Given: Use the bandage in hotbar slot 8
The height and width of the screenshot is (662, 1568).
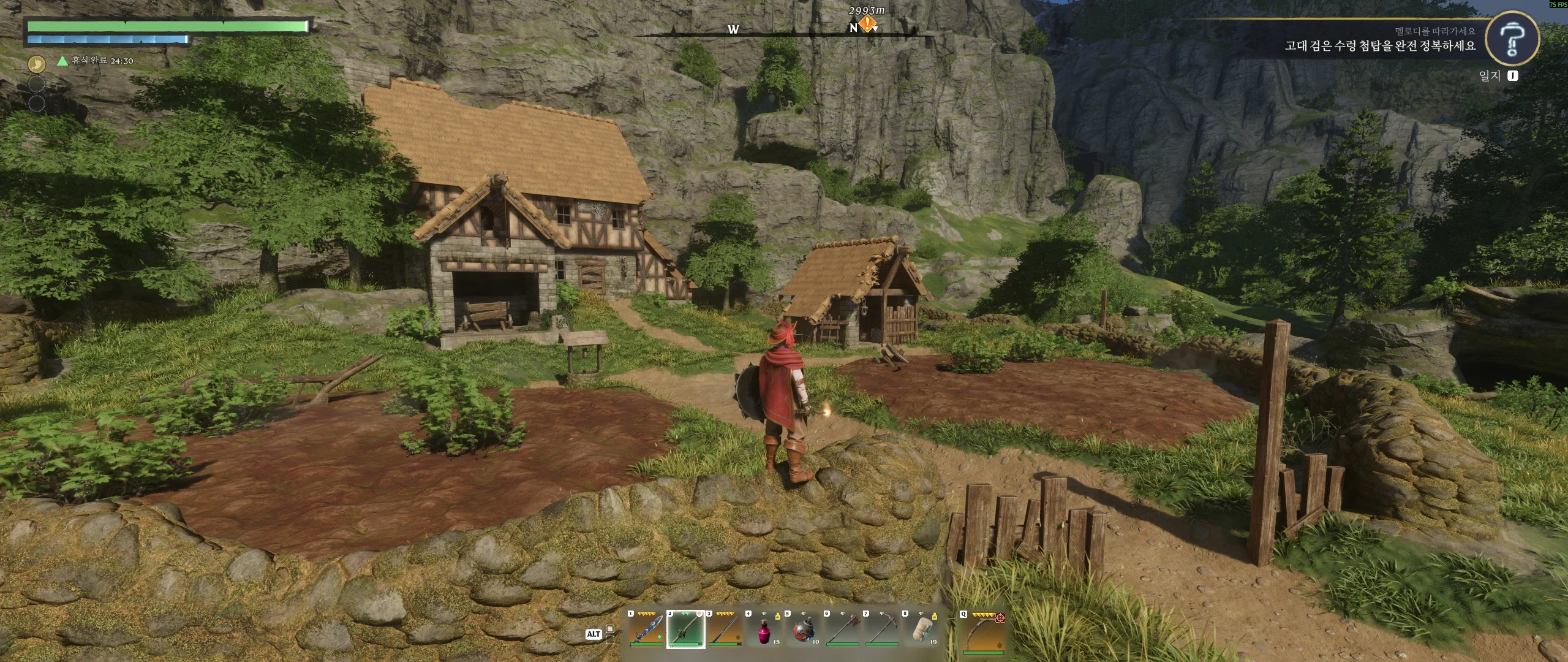Looking at the screenshot, I should tap(921, 629).
